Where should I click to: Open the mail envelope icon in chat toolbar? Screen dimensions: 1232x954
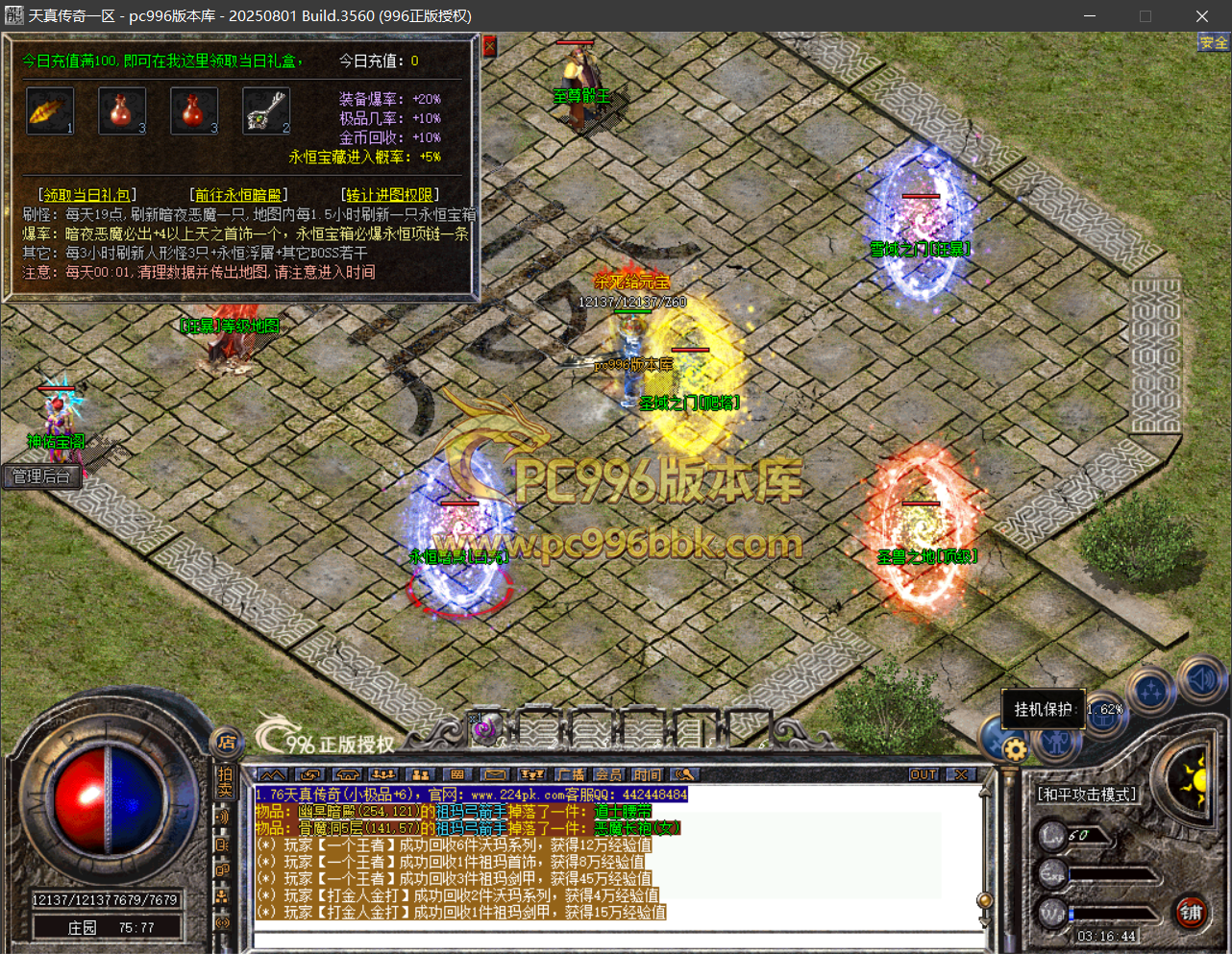pos(494,774)
